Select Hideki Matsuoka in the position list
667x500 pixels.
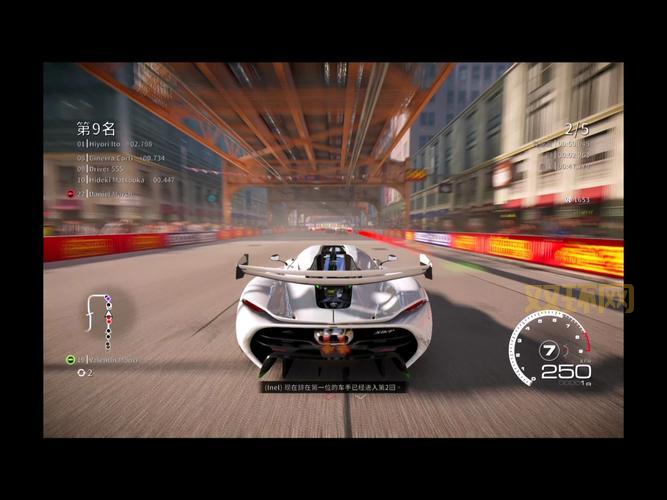pyautogui.click(x=116, y=180)
